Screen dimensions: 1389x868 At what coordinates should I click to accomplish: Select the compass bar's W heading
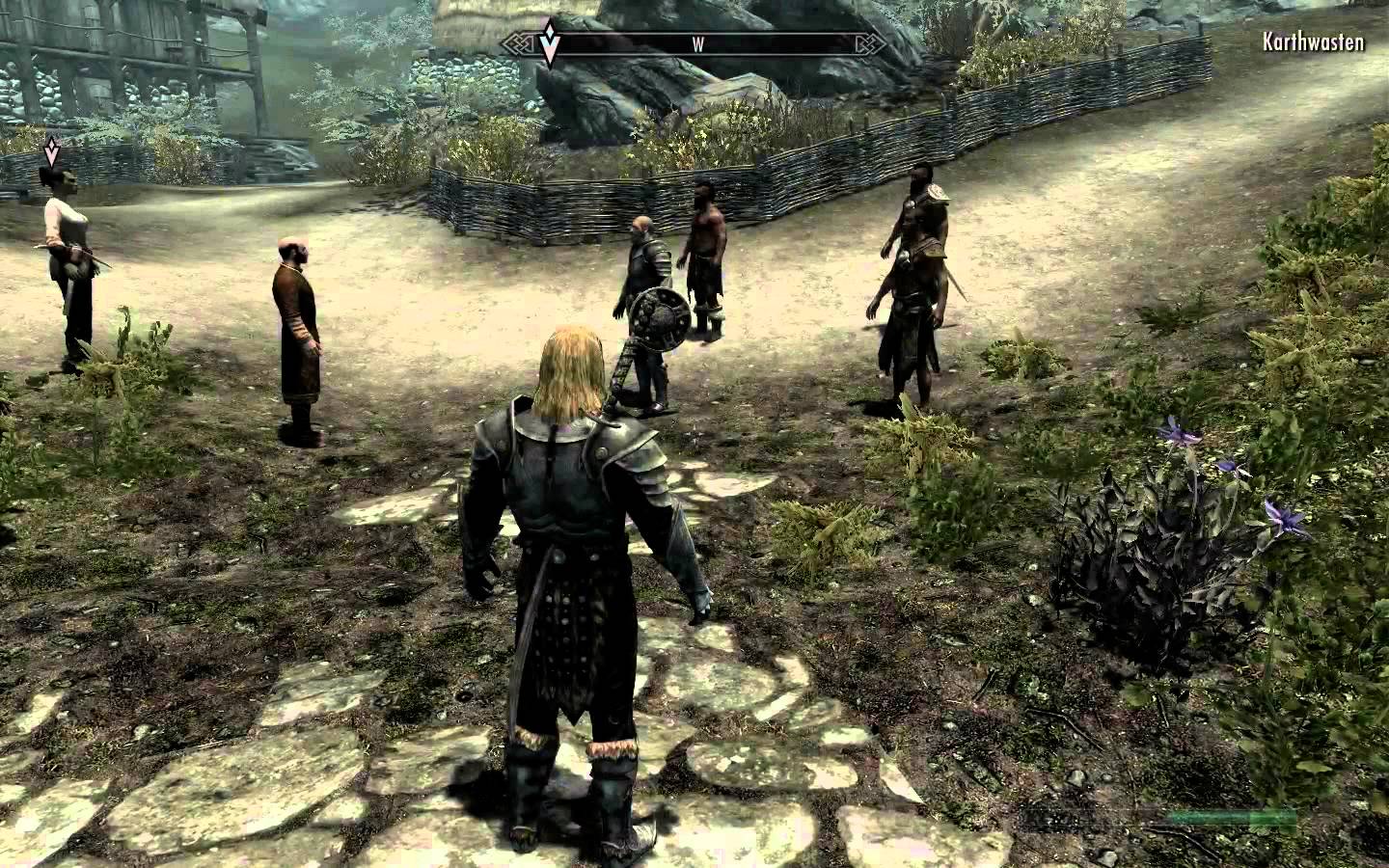(695, 43)
